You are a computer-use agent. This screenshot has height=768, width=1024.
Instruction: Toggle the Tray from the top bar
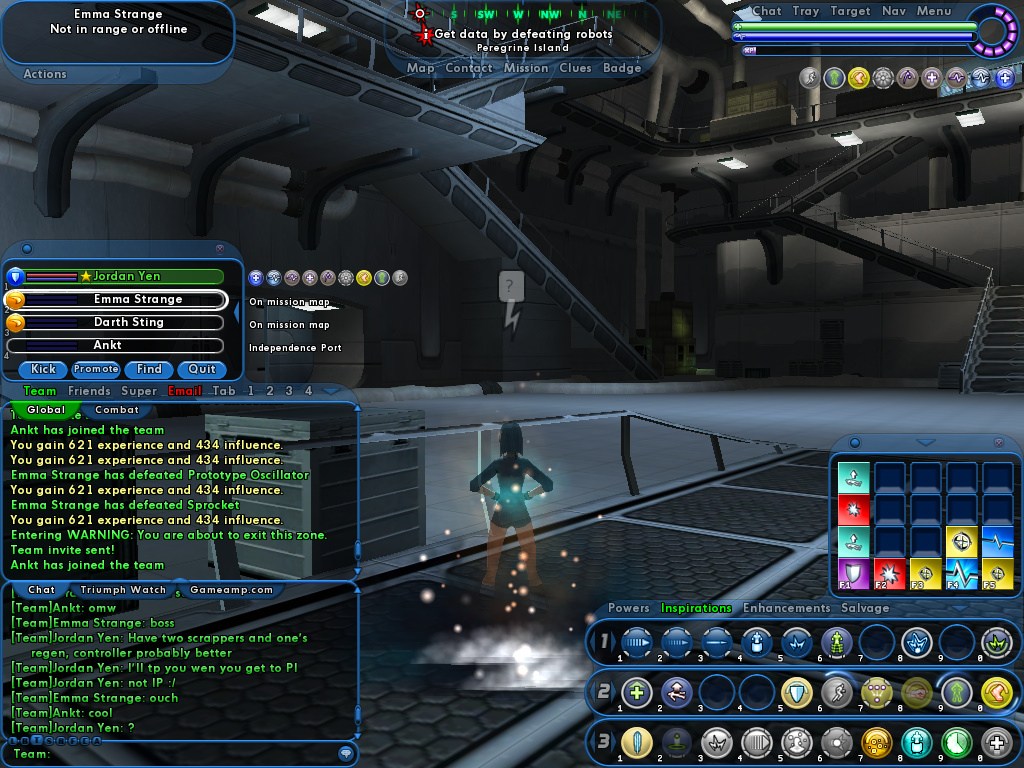805,11
